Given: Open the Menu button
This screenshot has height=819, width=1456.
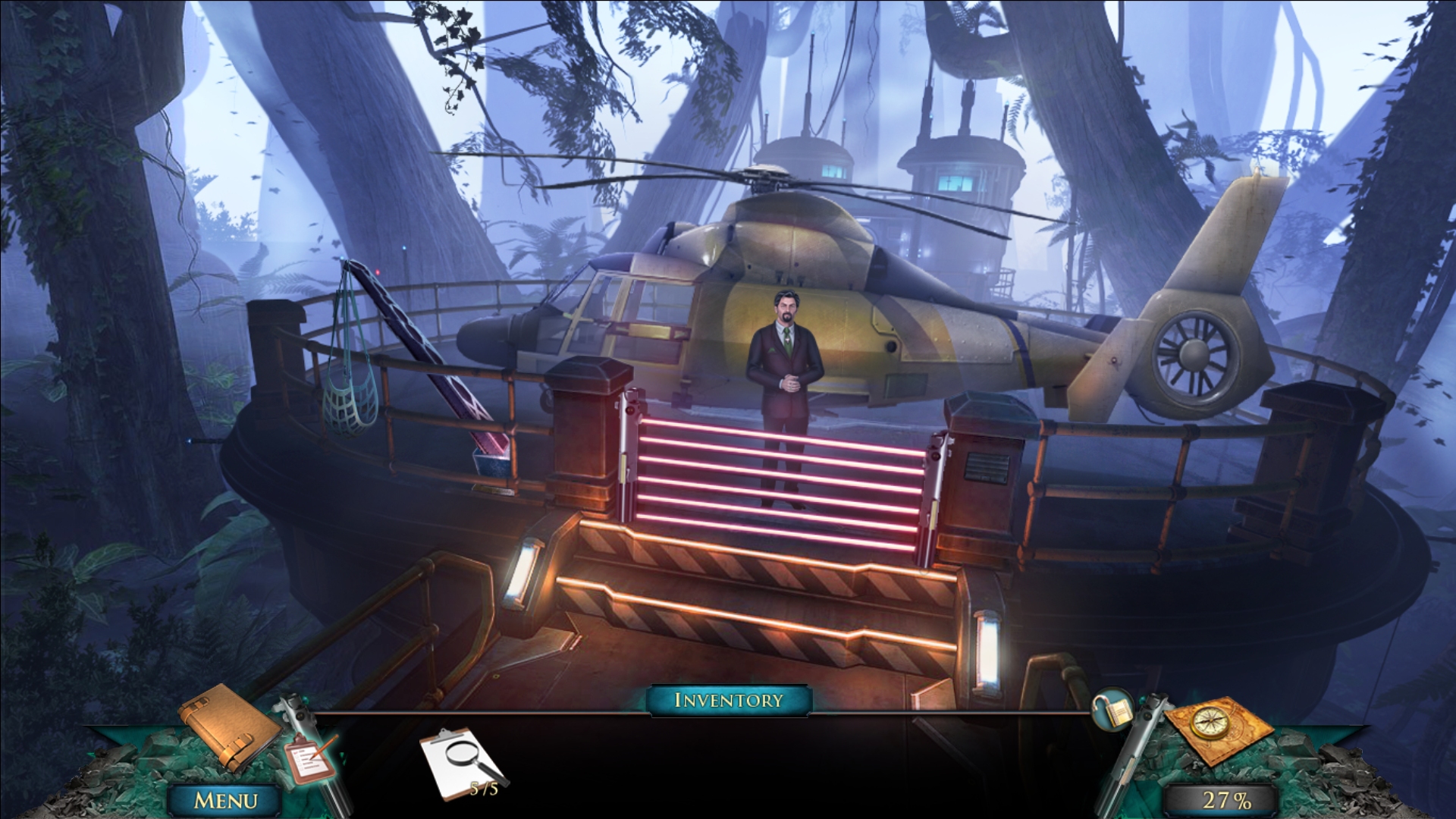Looking at the screenshot, I should tap(226, 800).
